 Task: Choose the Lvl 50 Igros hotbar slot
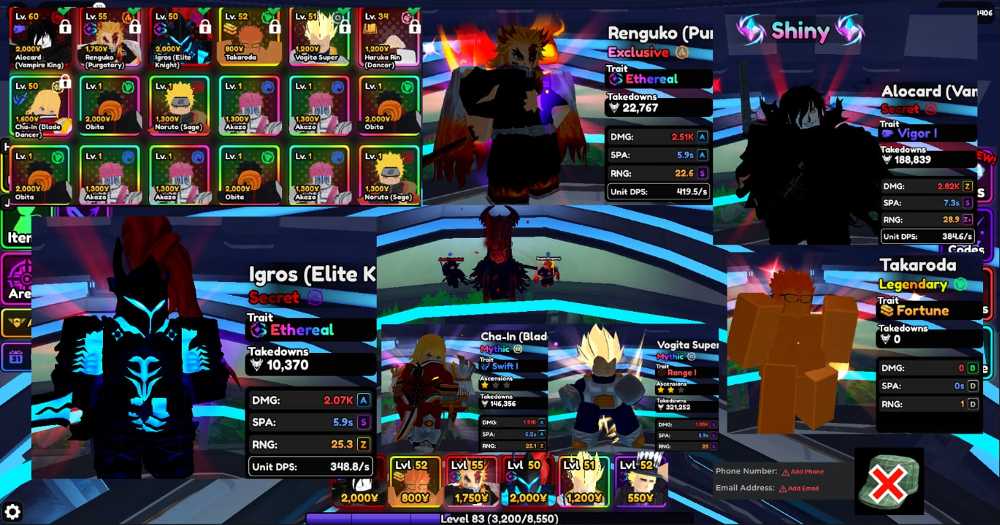tap(528, 481)
